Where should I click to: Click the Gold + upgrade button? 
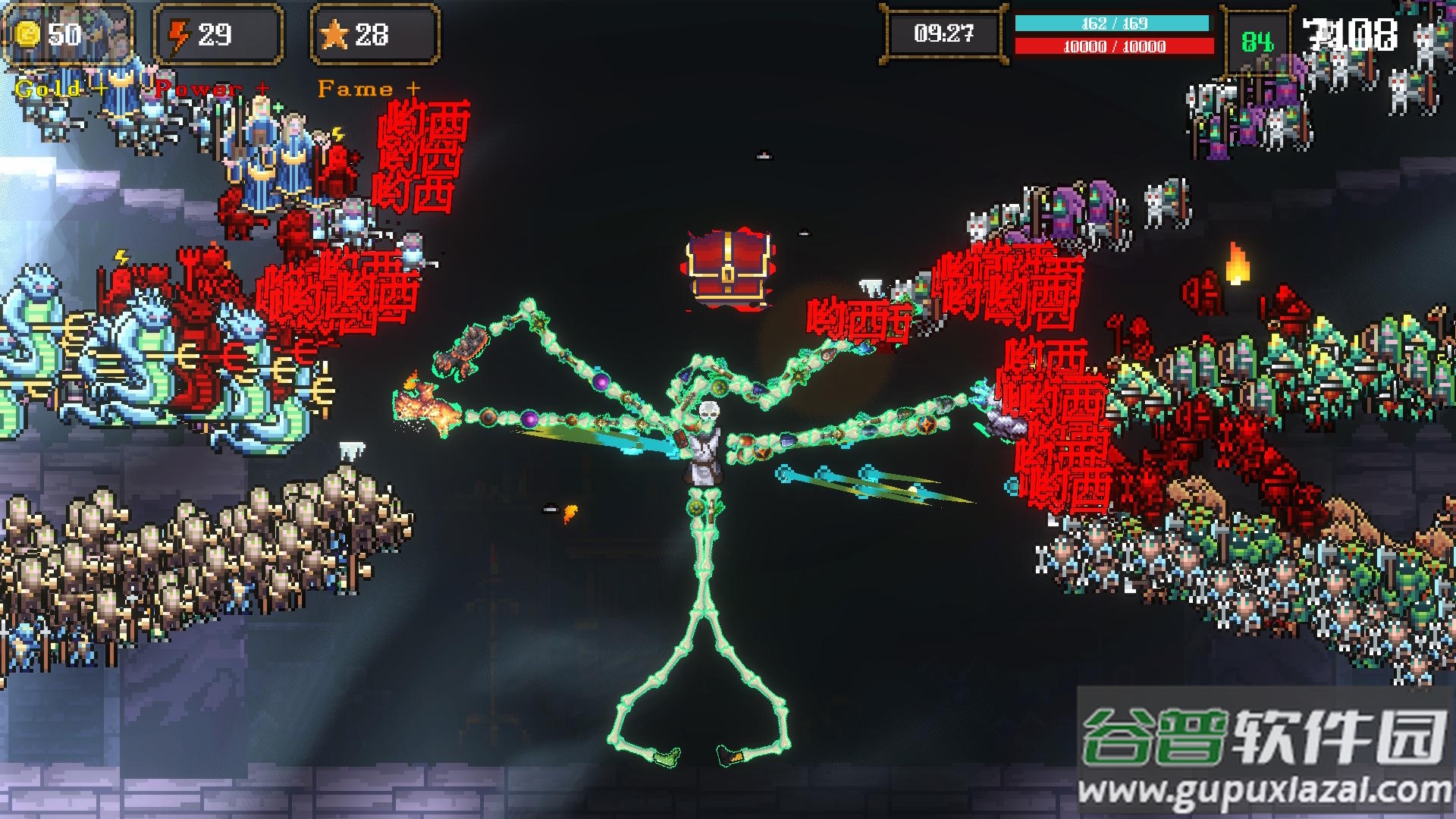point(61,89)
